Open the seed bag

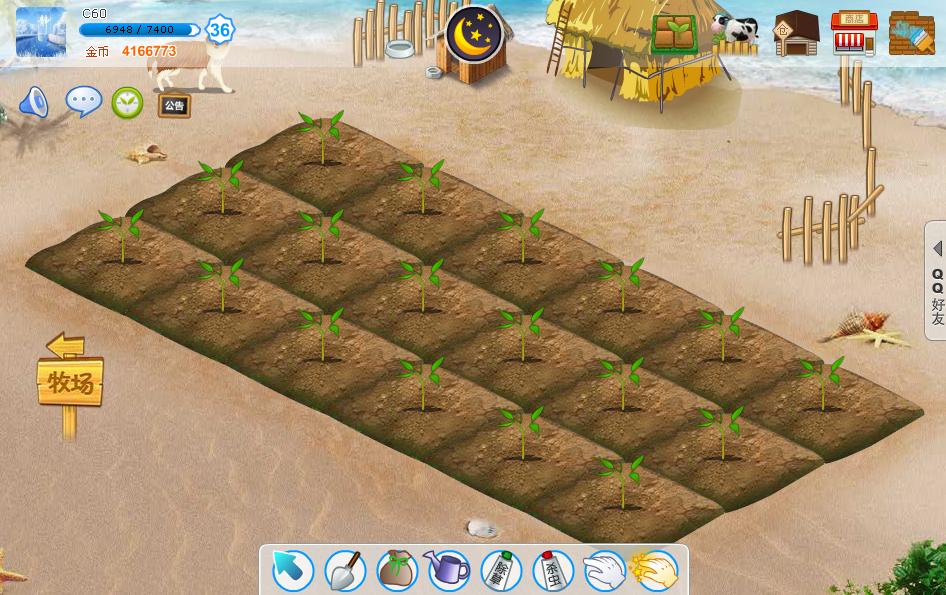pos(396,571)
